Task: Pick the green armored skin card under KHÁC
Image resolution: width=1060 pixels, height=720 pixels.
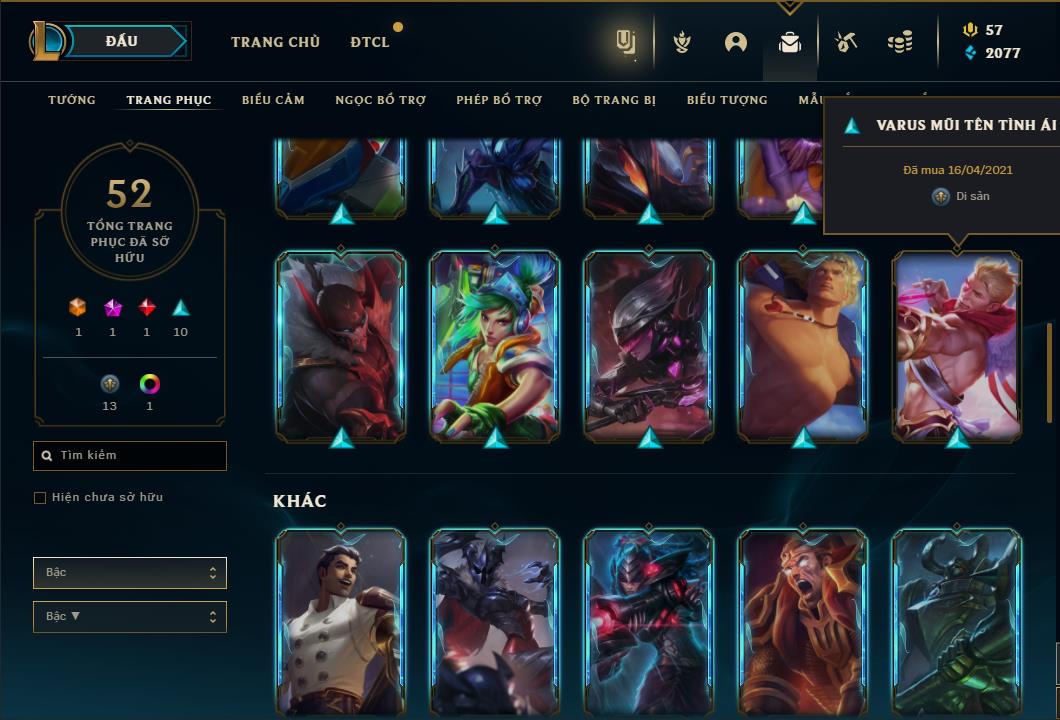Action: (x=957, y=620)
